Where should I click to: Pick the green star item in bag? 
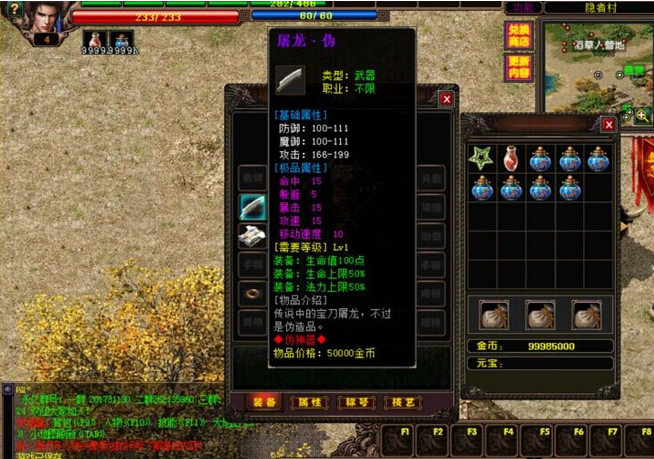[482, 158]
